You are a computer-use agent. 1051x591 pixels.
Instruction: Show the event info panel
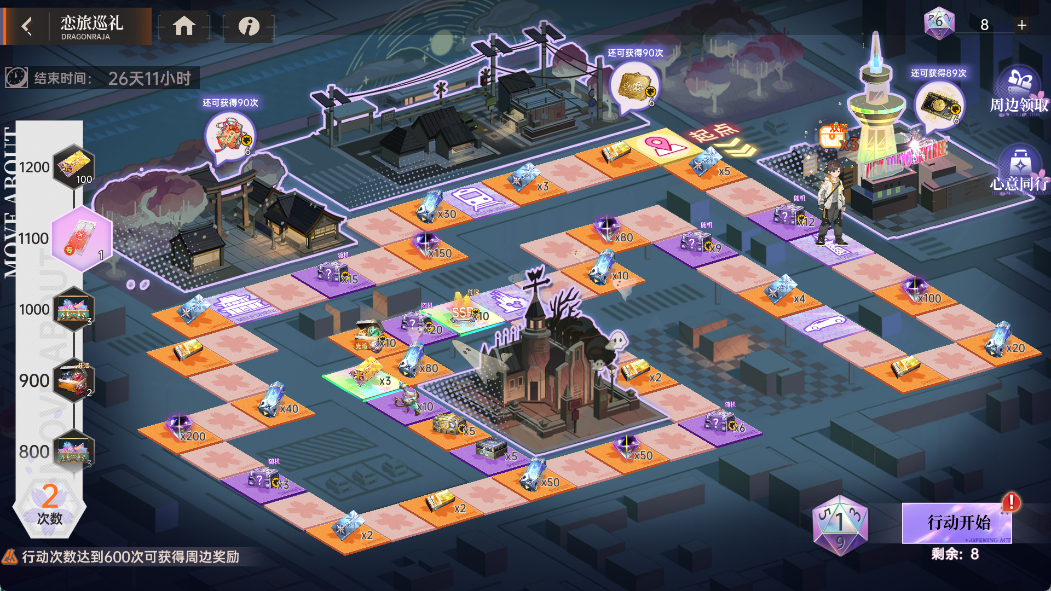(x=248, y=27)
